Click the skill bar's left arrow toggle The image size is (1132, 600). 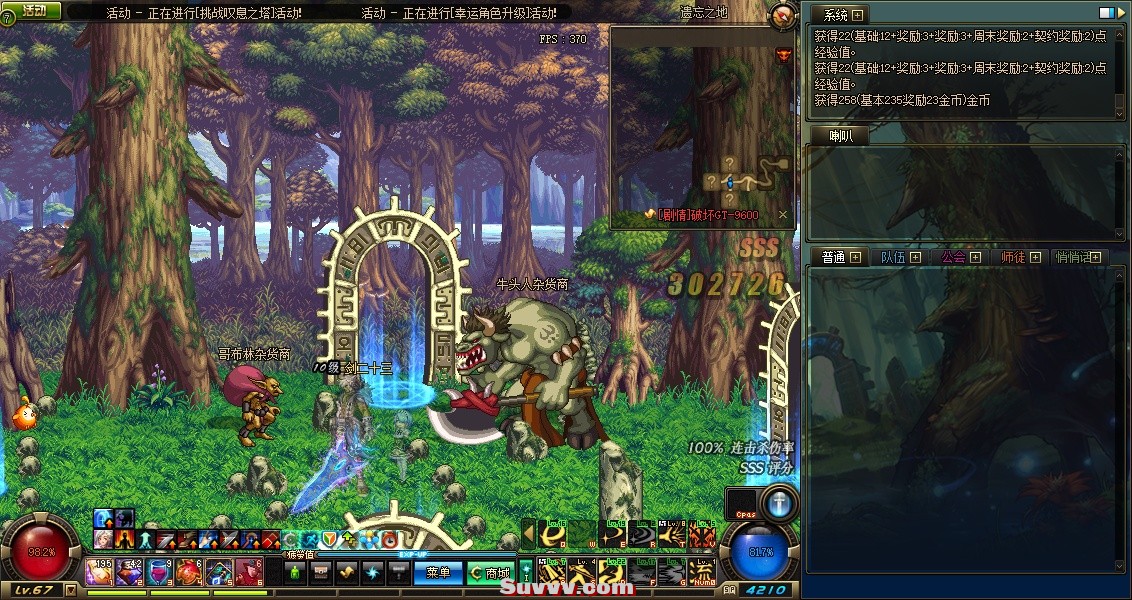click(529, 535)
